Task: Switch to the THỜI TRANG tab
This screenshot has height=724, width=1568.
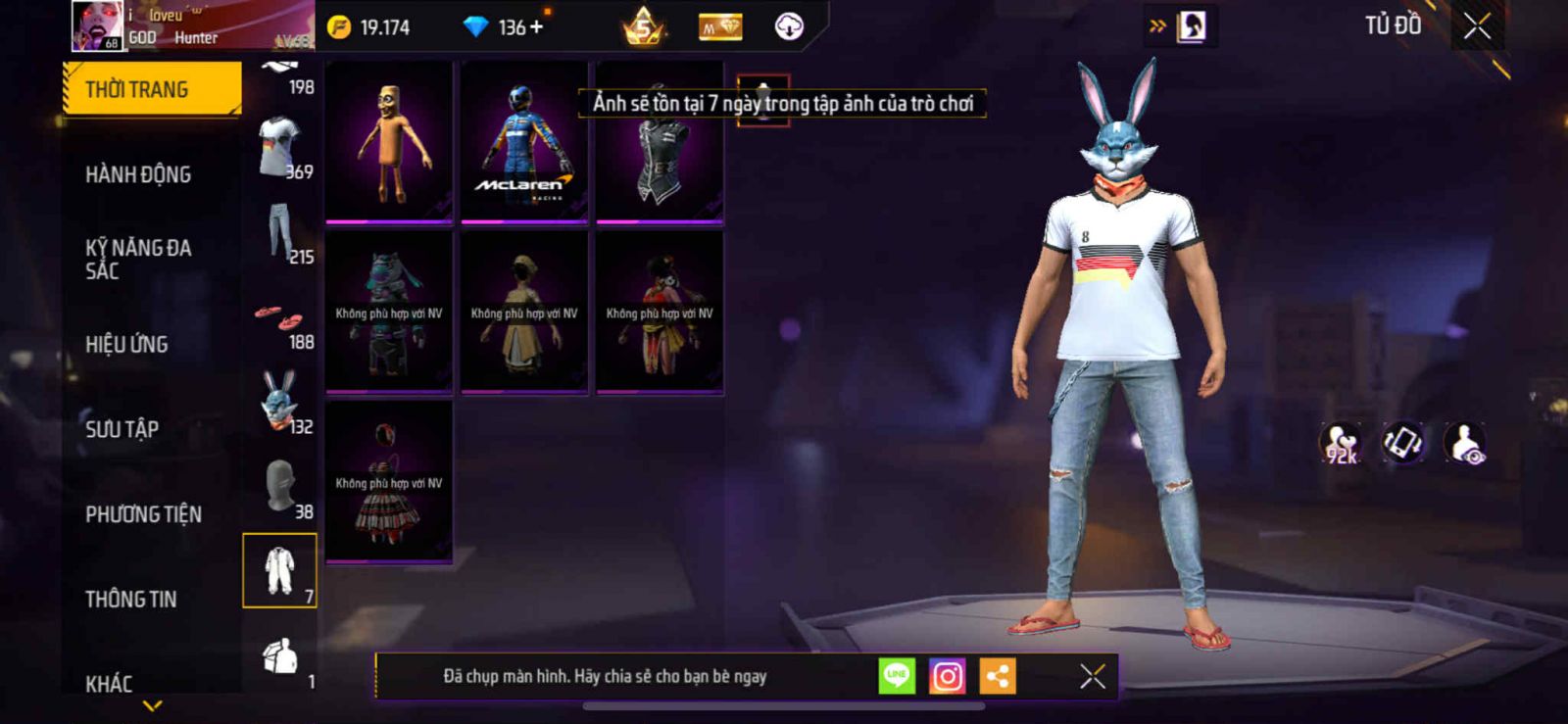Action: [151, 89]
